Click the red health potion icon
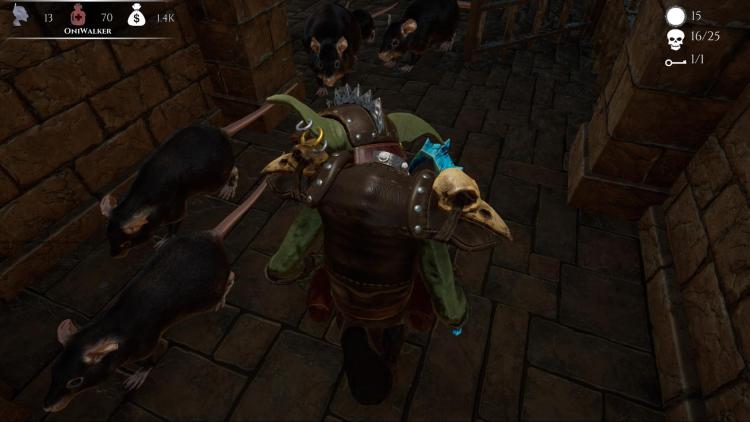Image resolution: width=750 pixels, height=422 pixels. [x=77, y=15]
